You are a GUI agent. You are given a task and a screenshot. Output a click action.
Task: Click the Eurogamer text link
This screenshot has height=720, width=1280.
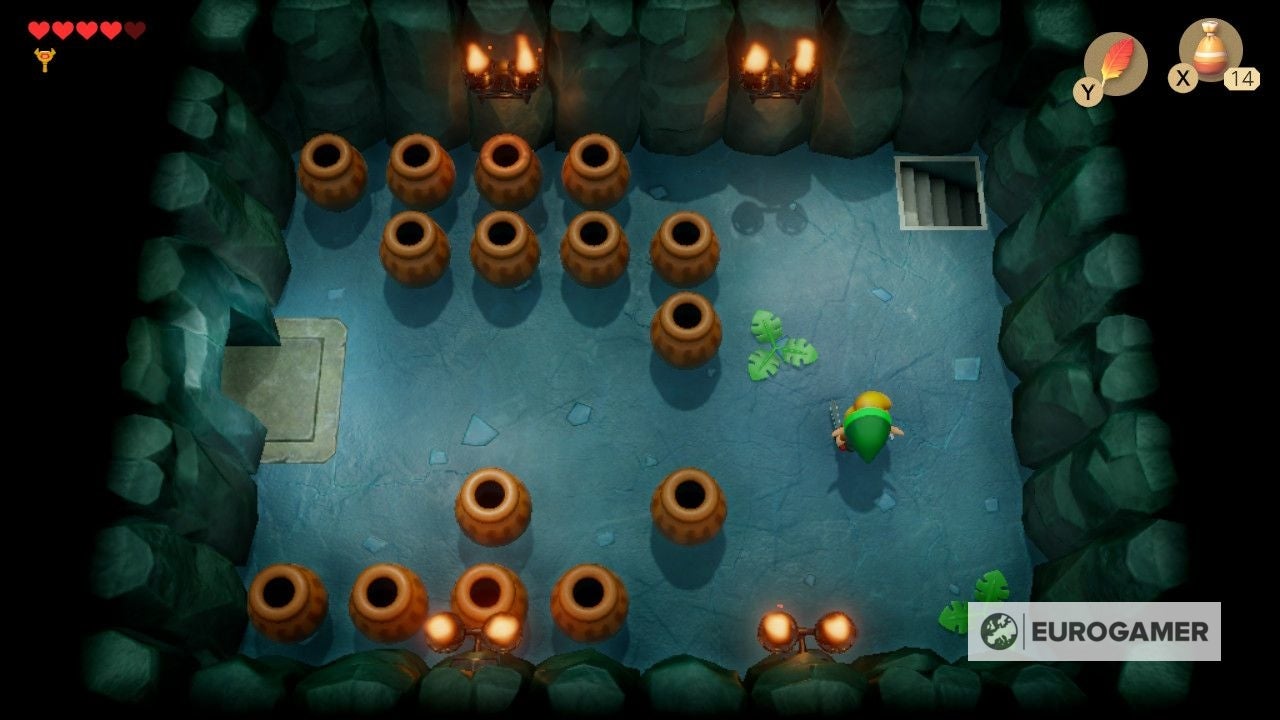coord(1120,631)
